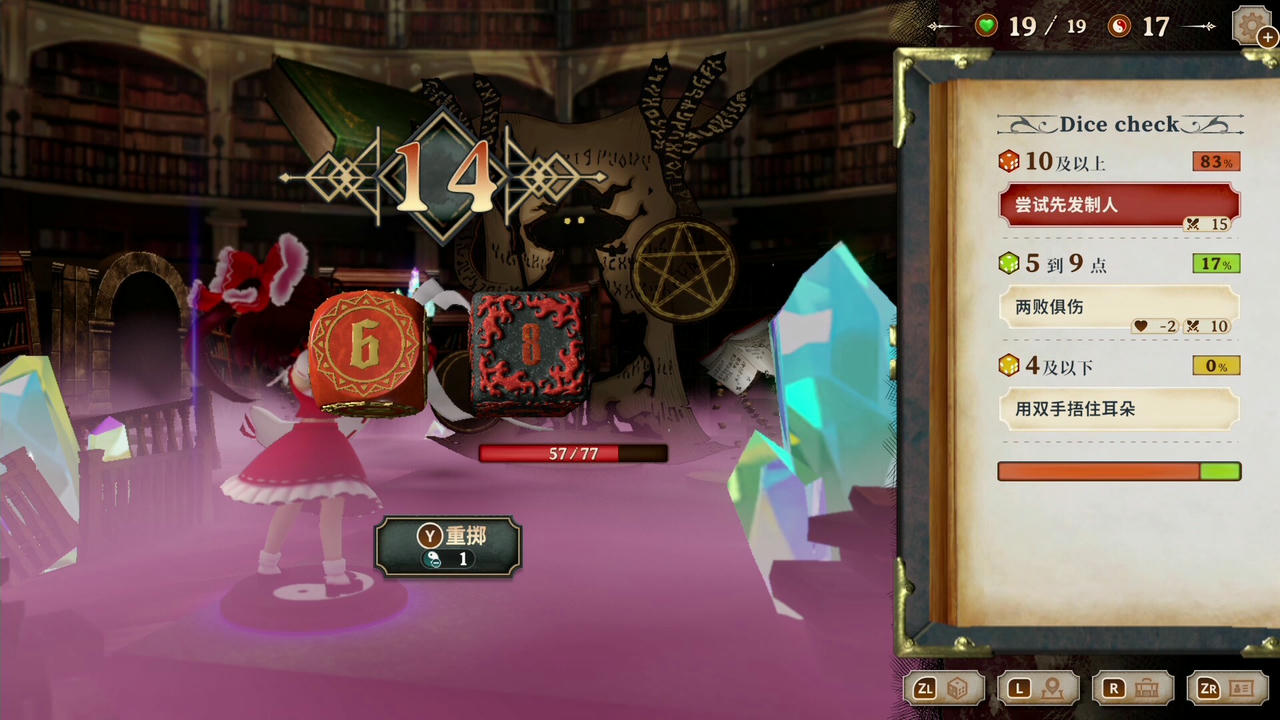
Task: Click the settings gear in the top right corner
Action: tap(1252, 25)
